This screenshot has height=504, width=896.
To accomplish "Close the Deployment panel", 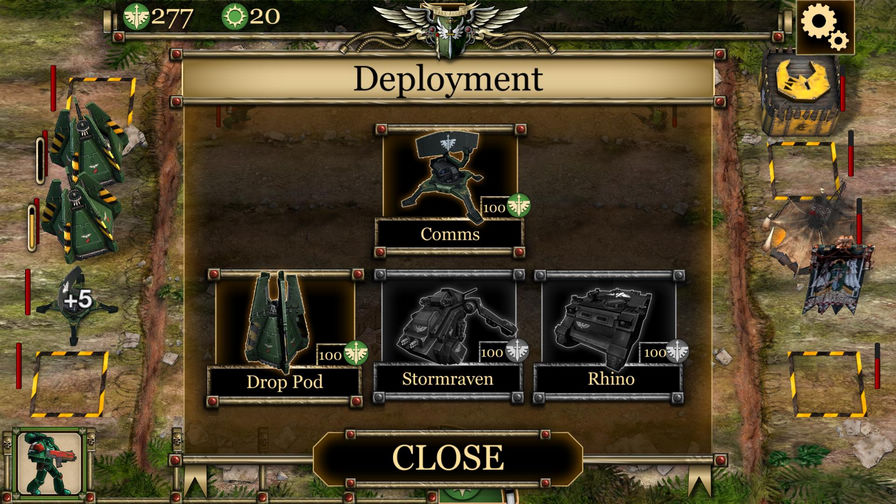I will (447, 457).
